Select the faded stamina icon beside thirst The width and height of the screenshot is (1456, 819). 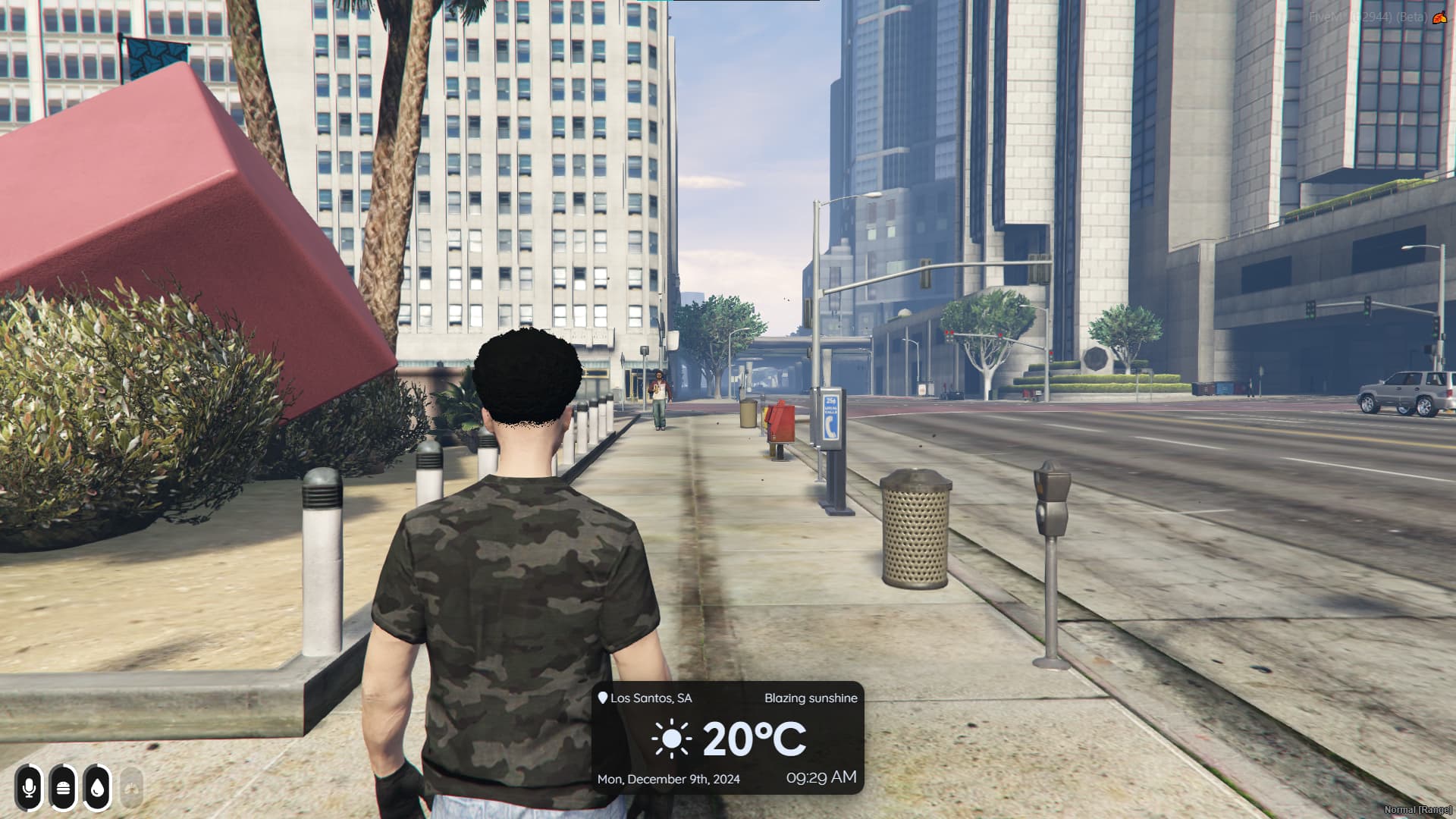coord(130,787)
